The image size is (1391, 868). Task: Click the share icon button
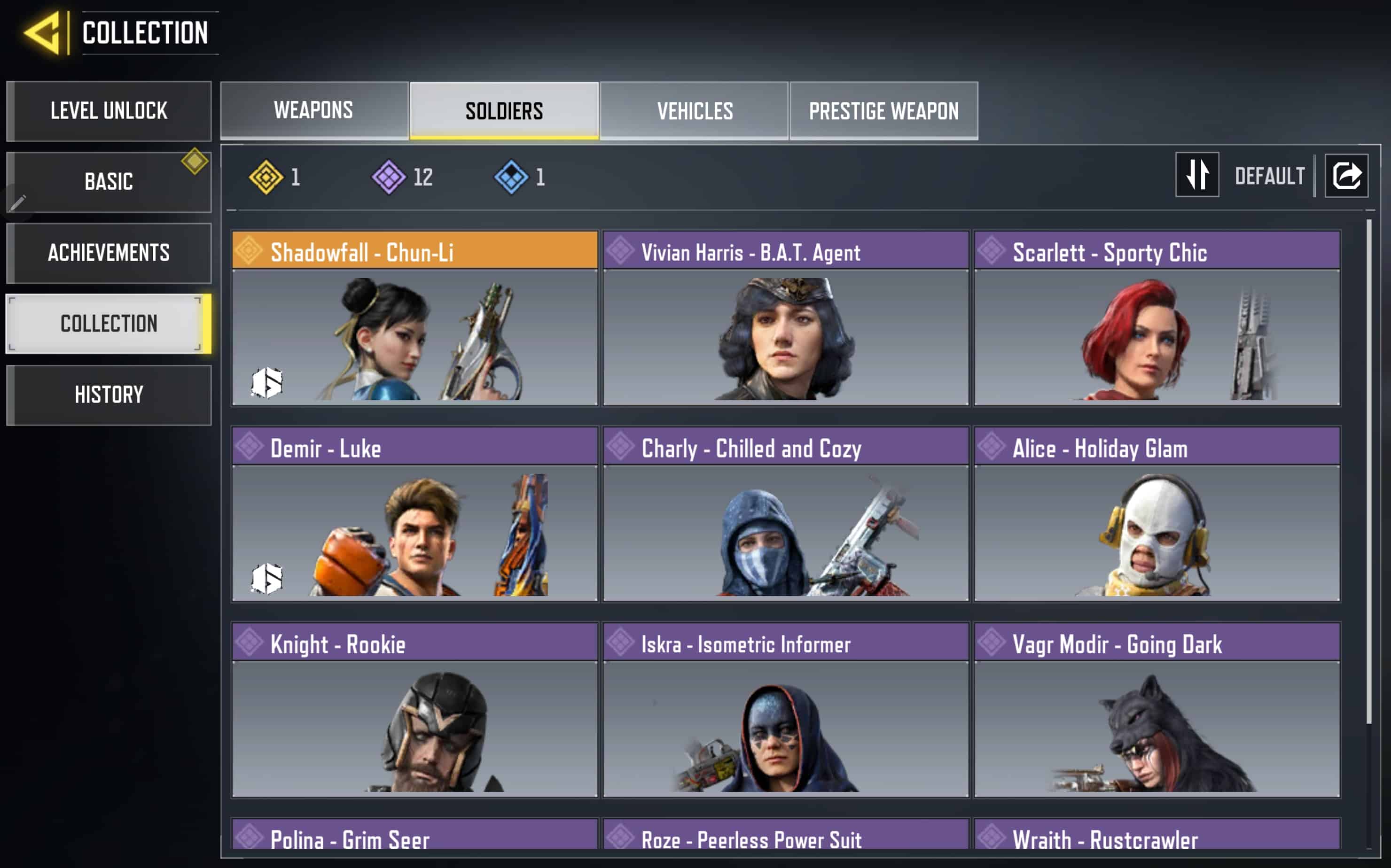(1346, 175)
